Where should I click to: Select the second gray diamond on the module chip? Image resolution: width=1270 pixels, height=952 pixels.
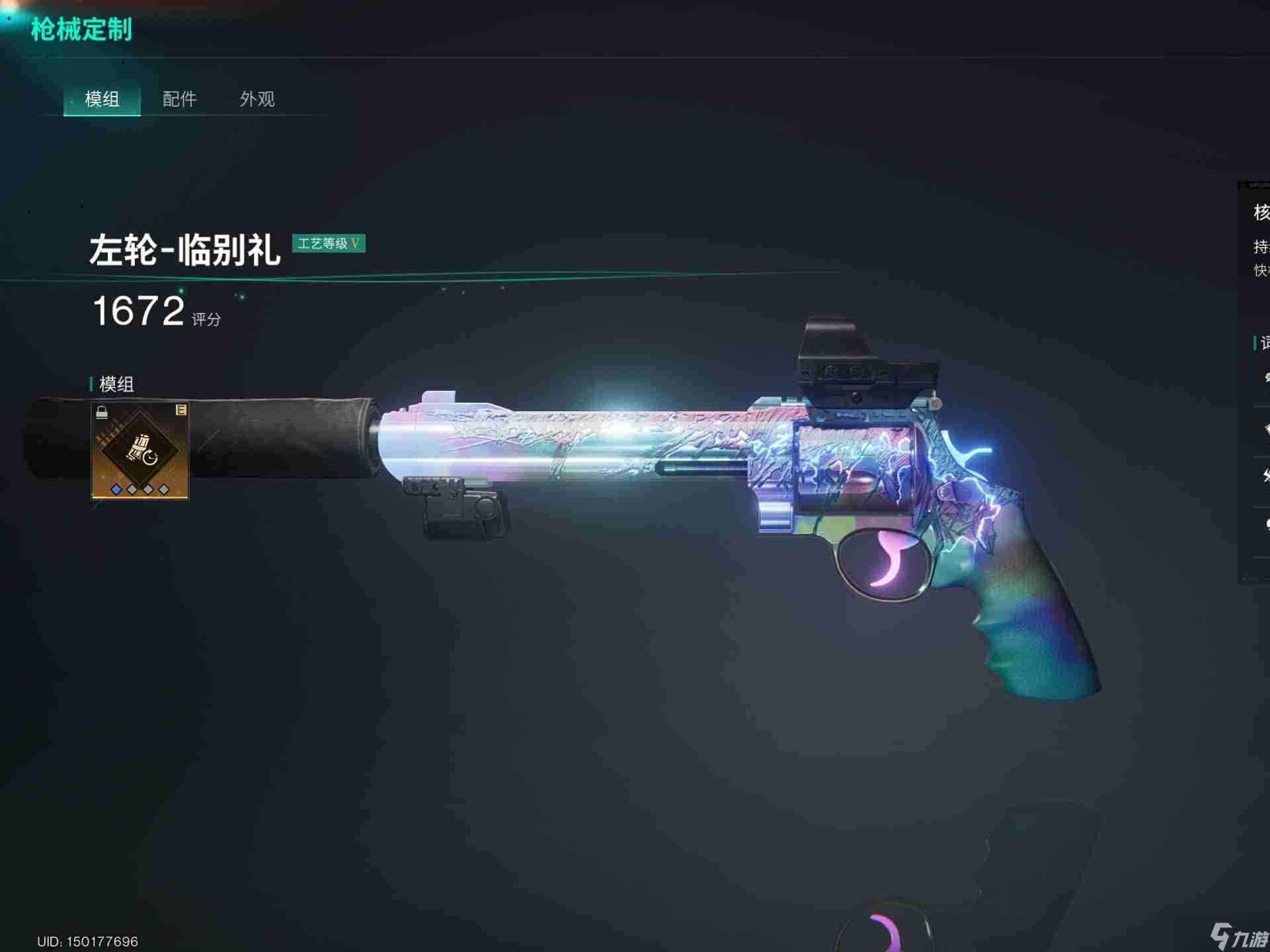tap(131, 491)
